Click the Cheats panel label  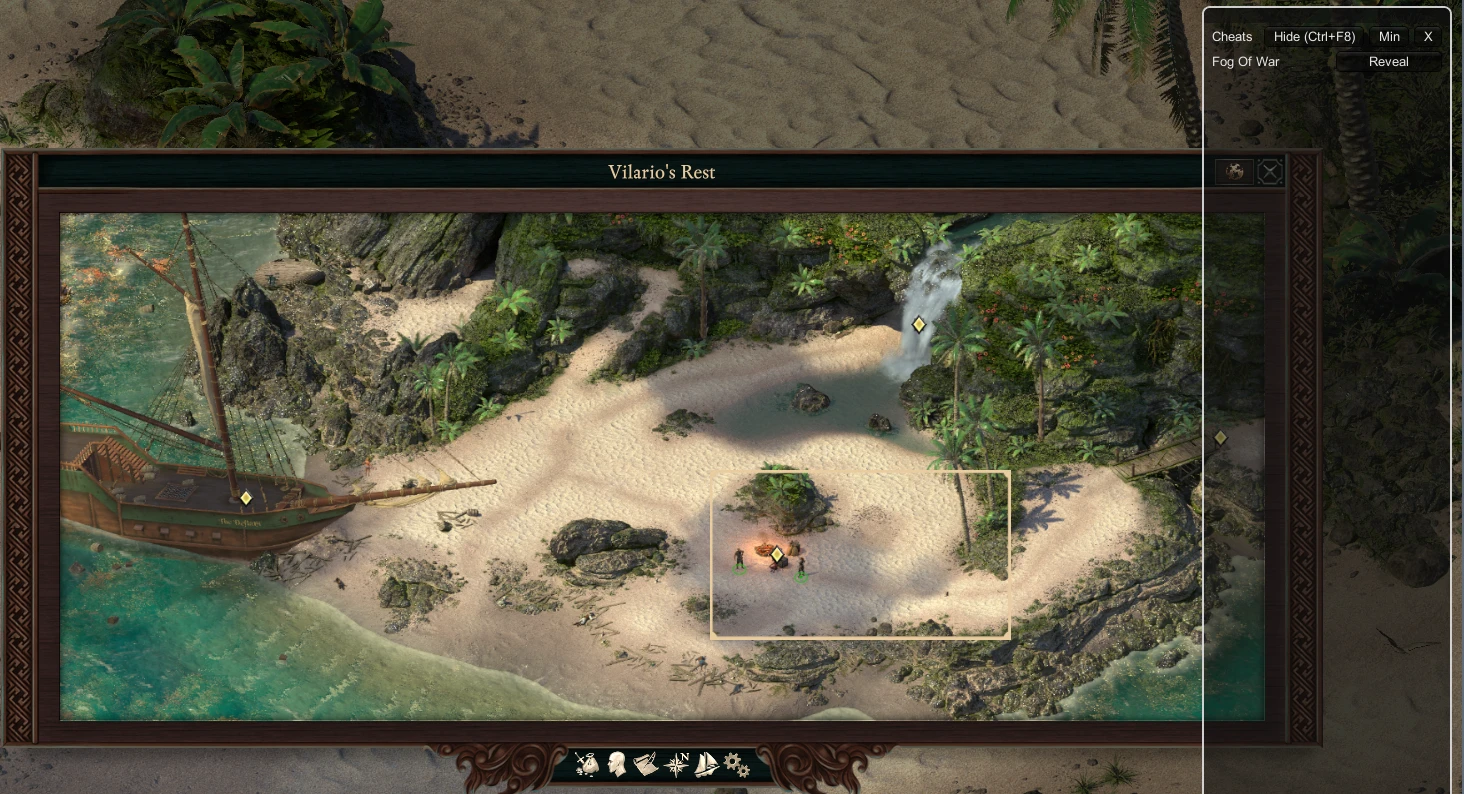click(x=1231, y=37)
